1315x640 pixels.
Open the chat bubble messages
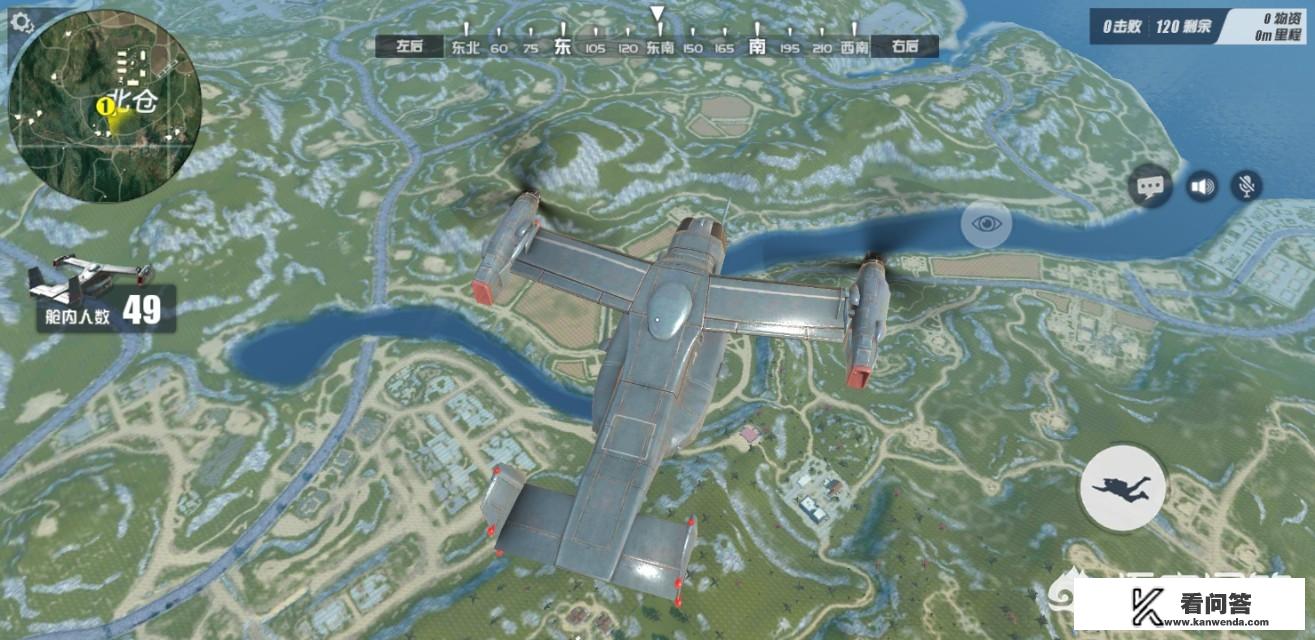coord(1152,186)
